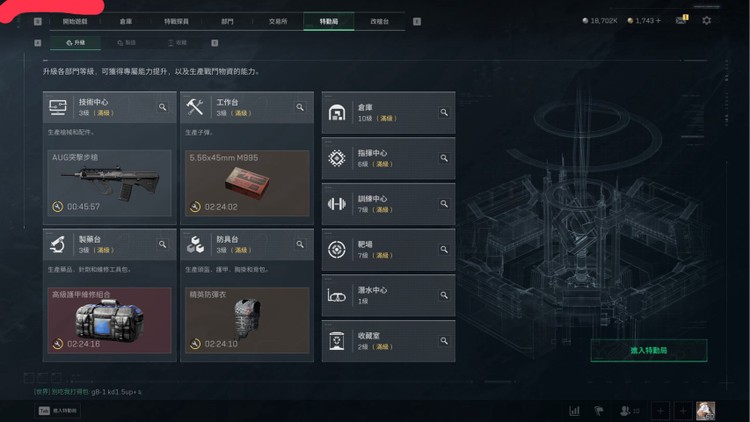Open the 指揮中心 department row
The width and height of the screenshot is (750, 422).
[388, 158]
